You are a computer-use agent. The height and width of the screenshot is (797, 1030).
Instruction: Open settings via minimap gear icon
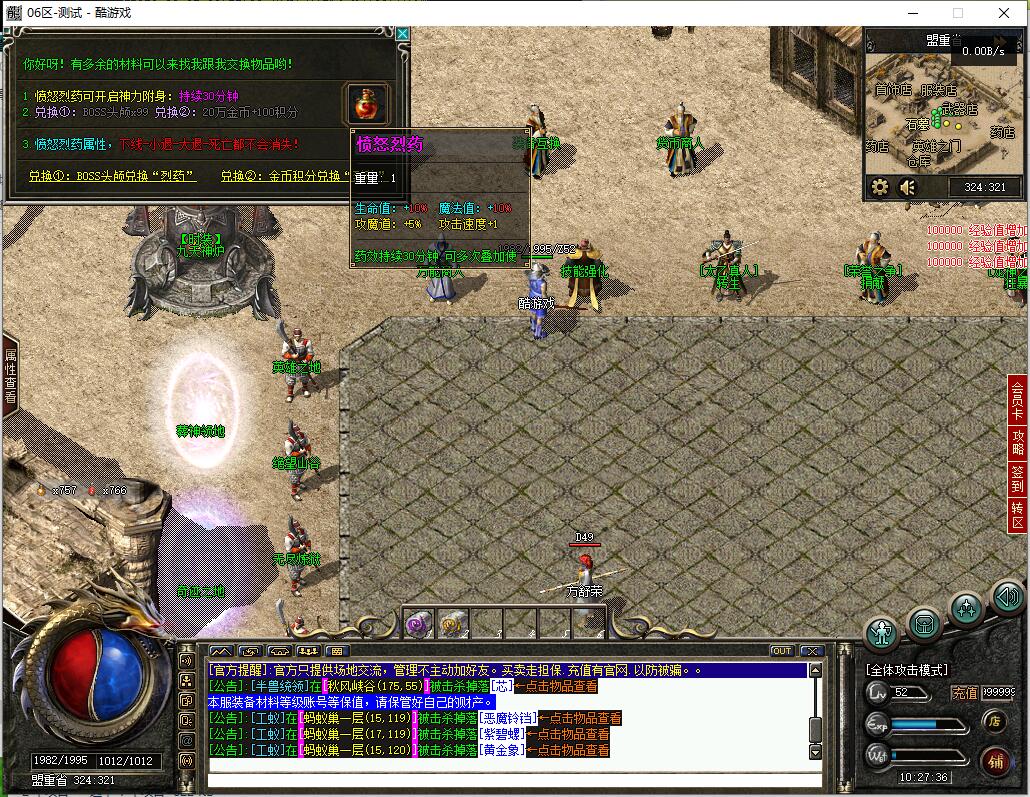tap(880, 187)
